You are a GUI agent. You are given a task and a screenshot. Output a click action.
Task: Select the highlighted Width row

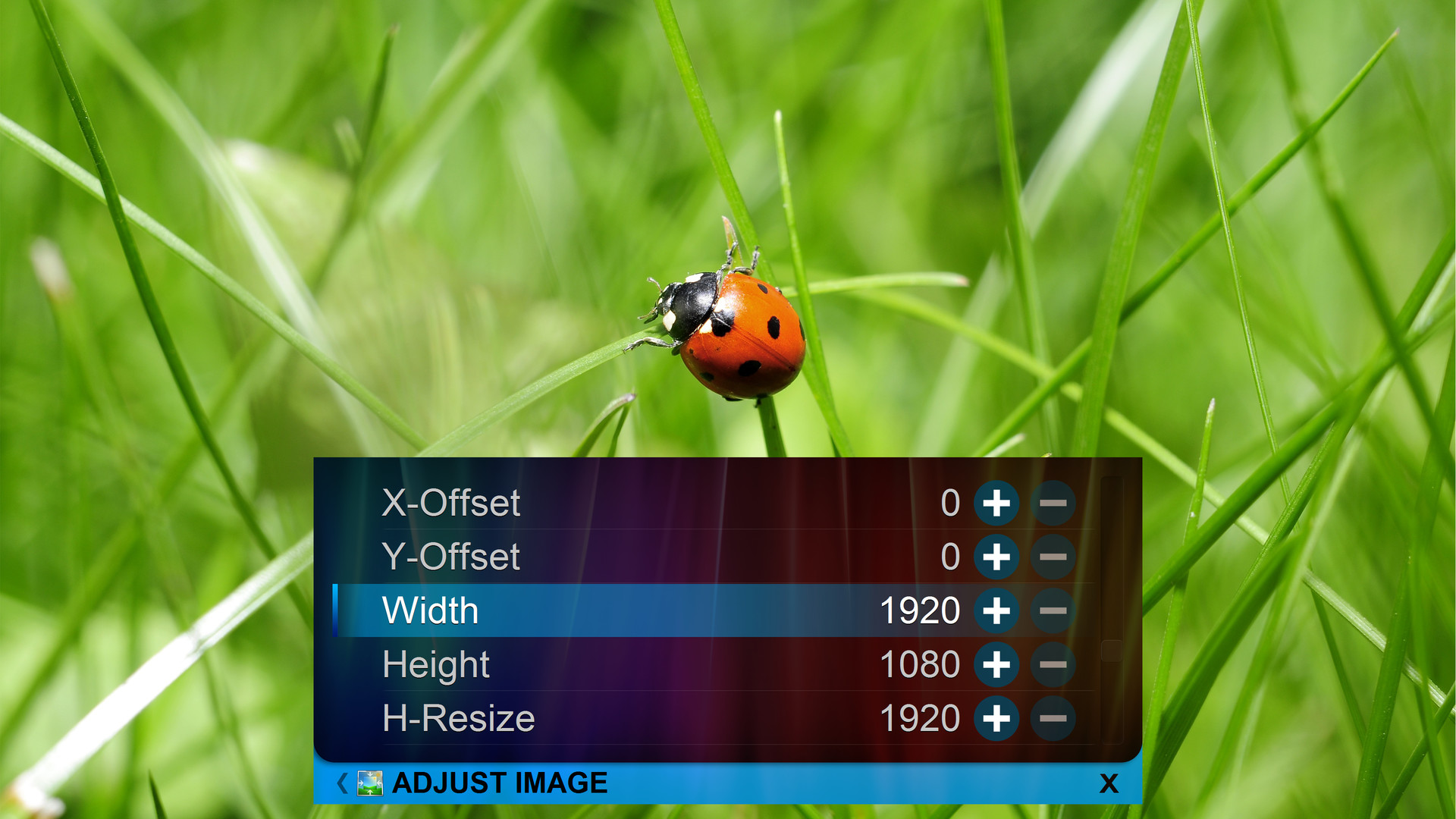[x=607, y=610]
